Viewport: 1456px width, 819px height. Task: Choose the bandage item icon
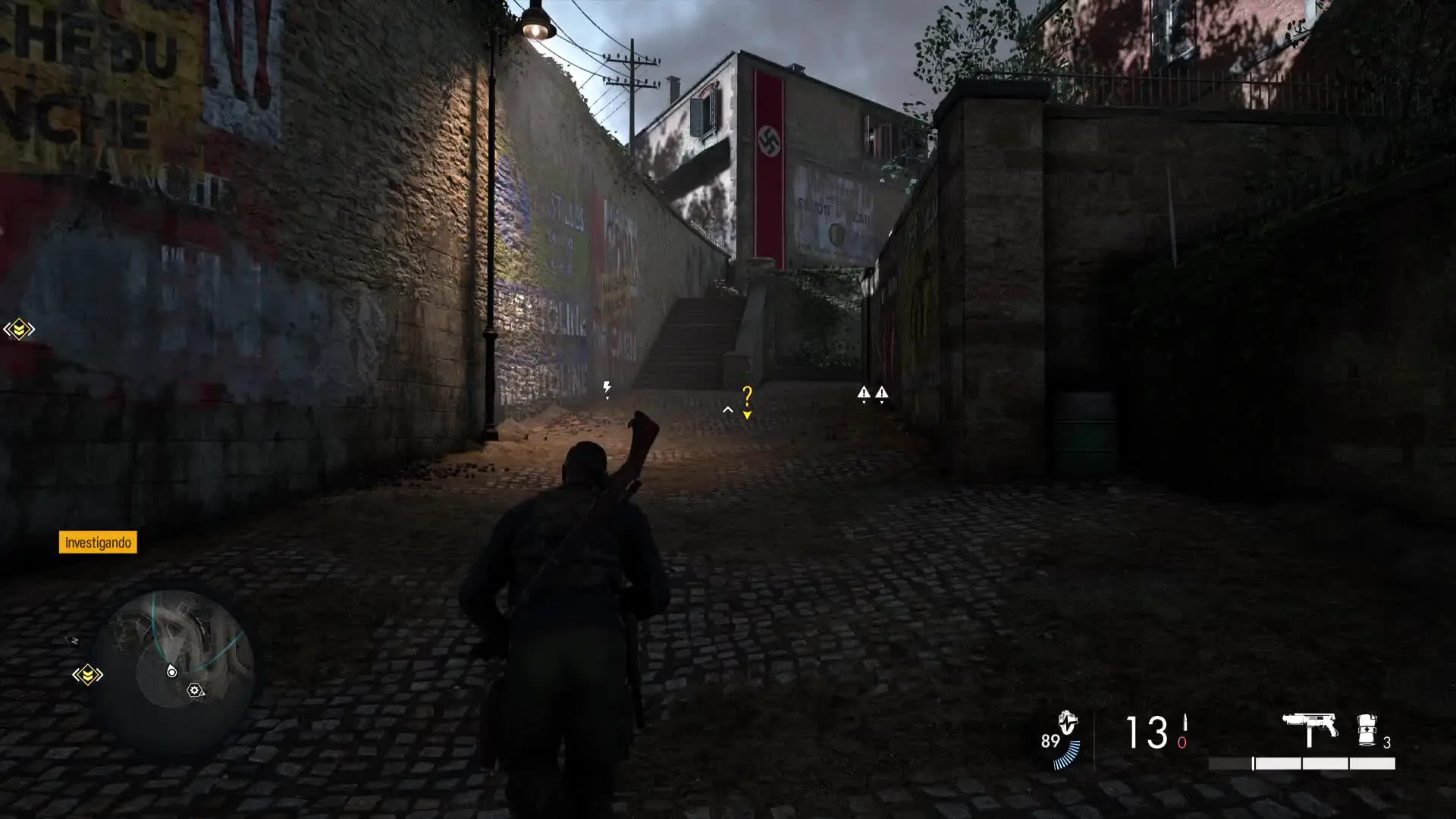coord(1367,730)
